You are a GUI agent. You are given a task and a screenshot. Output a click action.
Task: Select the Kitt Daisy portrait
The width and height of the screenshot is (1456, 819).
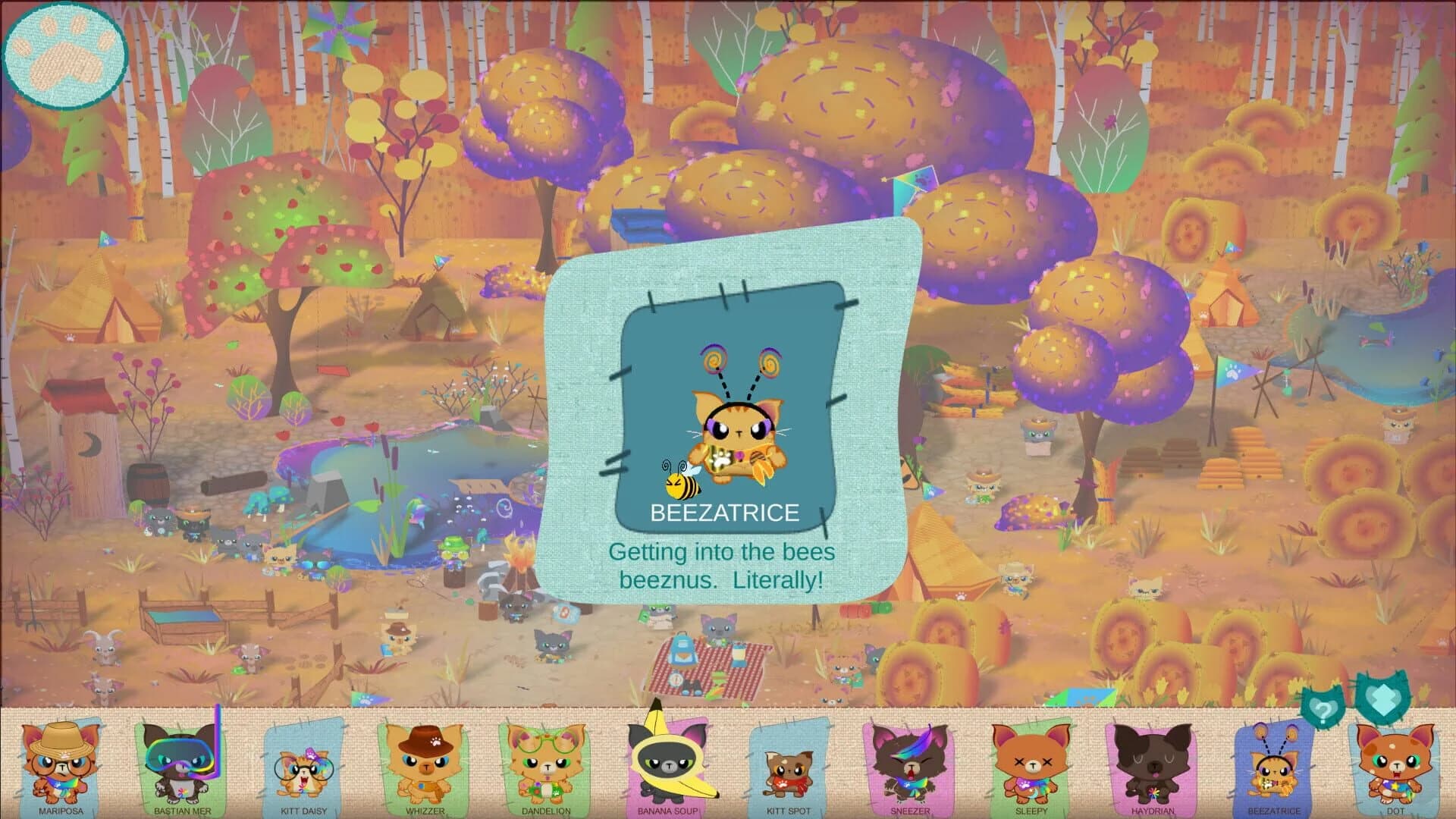tap(301, 764)
